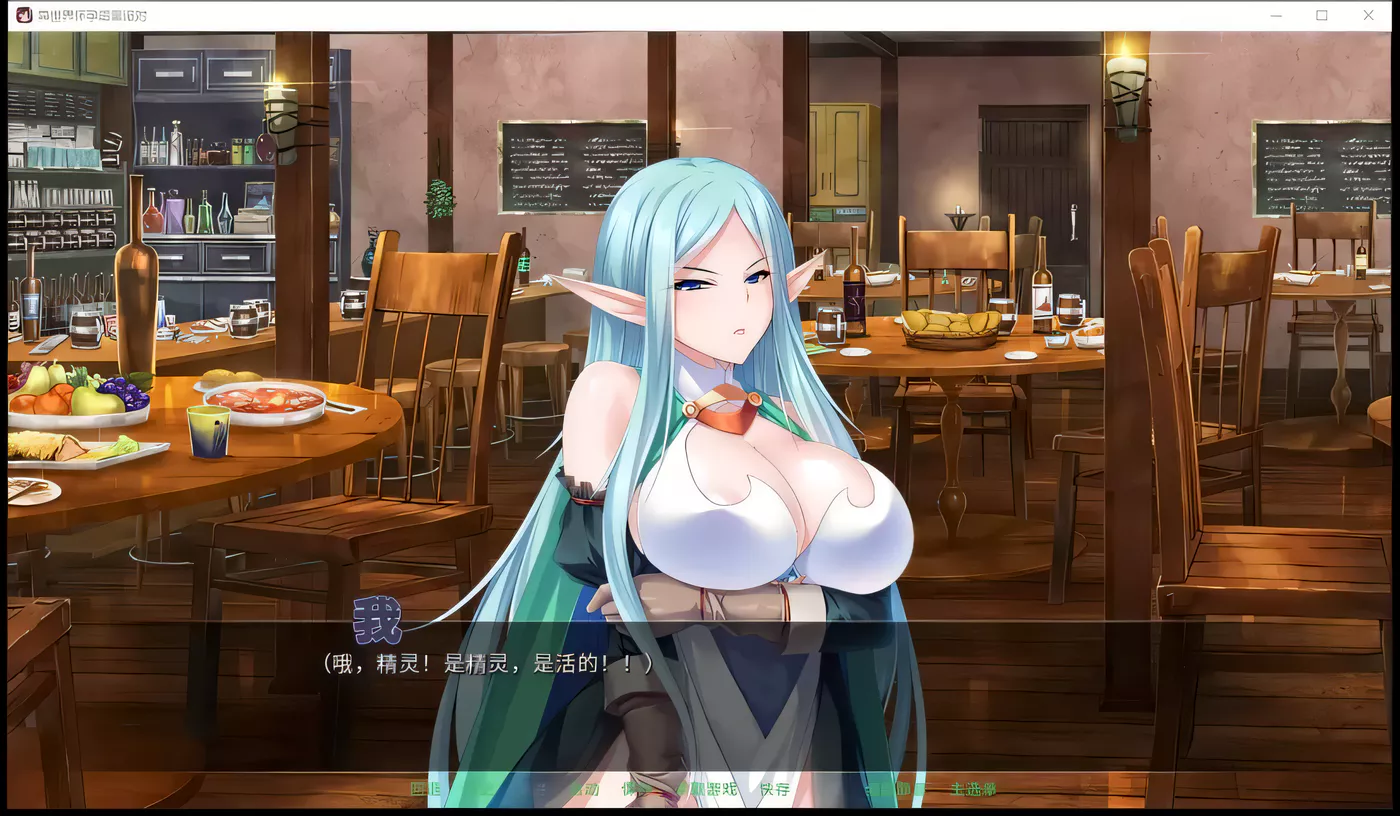The width and height of the screenshot is (1400, 816).
Task: Minimize the game window
Action: 1275,15
